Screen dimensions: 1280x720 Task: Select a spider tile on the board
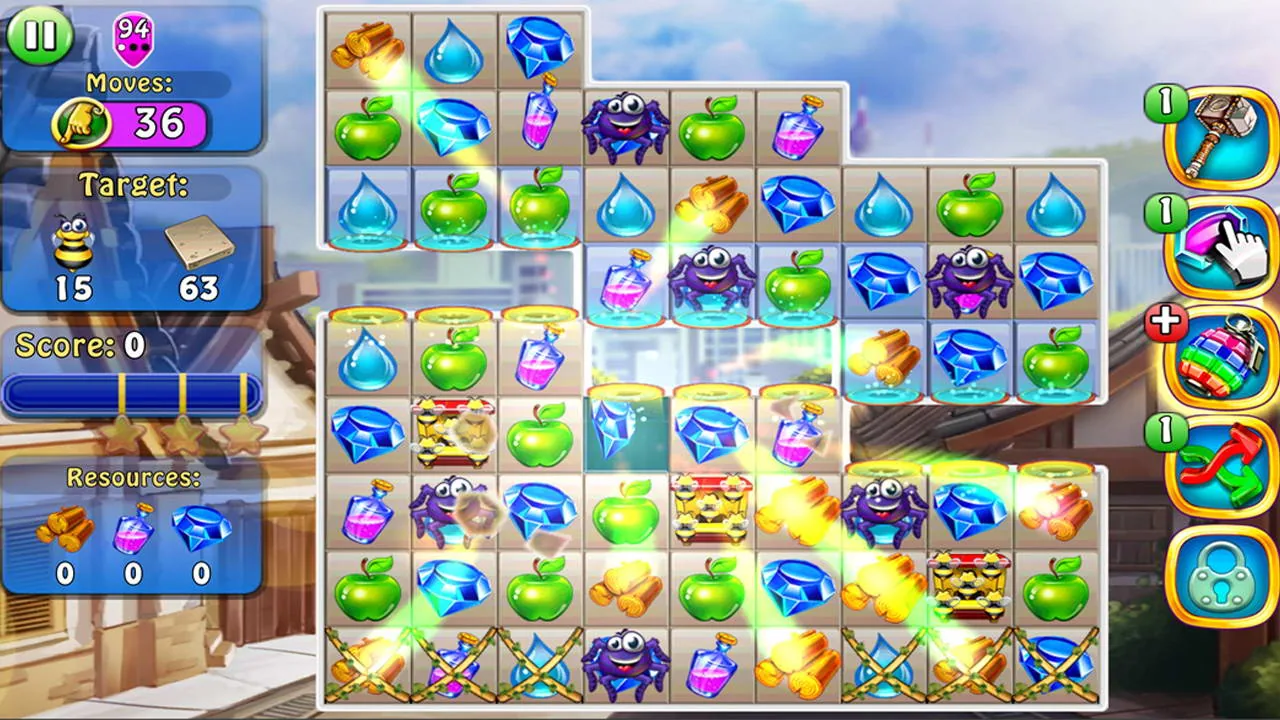625,125
